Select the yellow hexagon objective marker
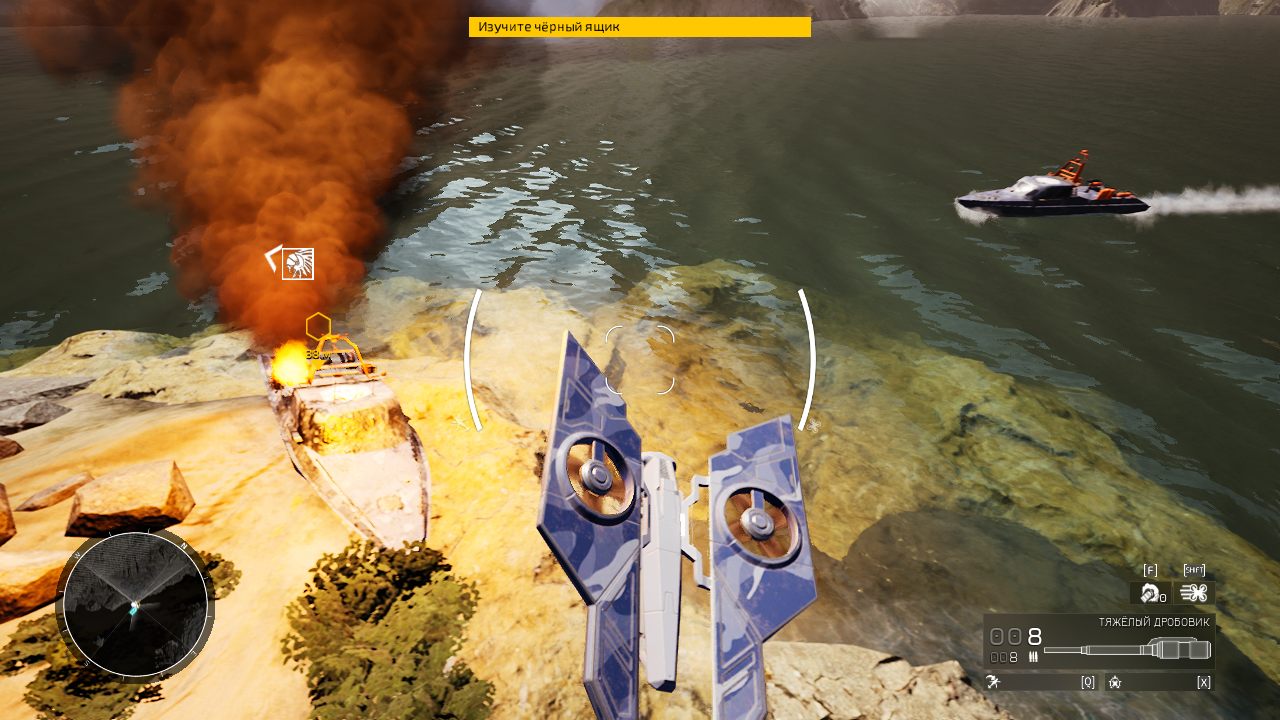Viewport: 1280px width, 720px height. (318, 326)
